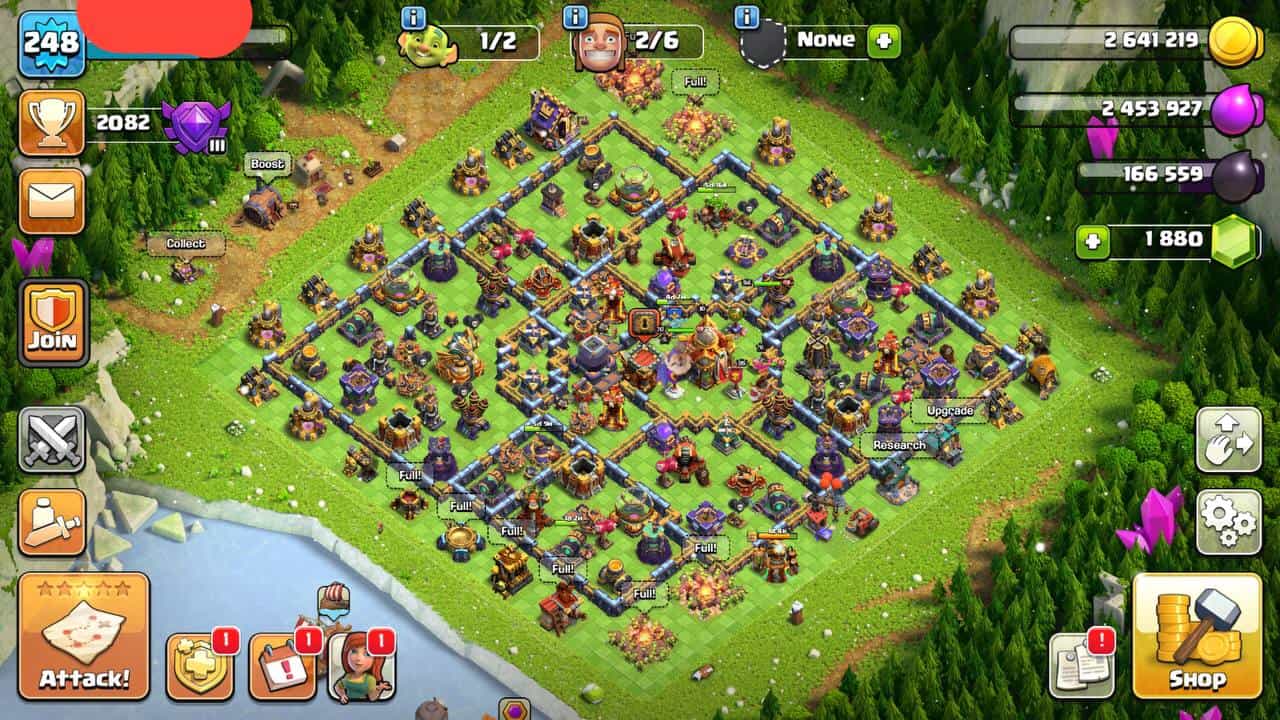Join a clan with the Join shield

(x=53, y=322)
